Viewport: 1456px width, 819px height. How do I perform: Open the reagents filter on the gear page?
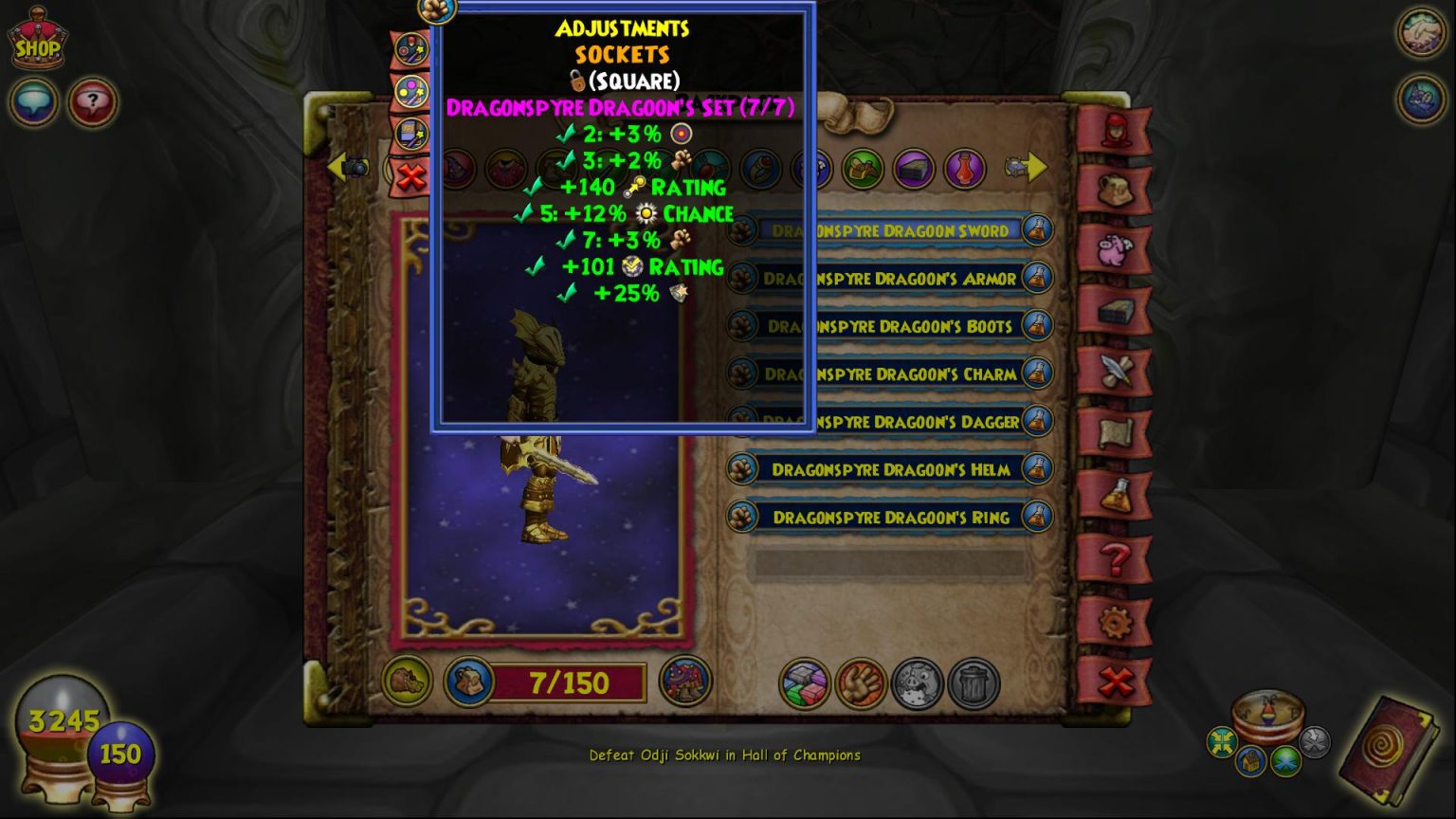(x=861, y=169)
